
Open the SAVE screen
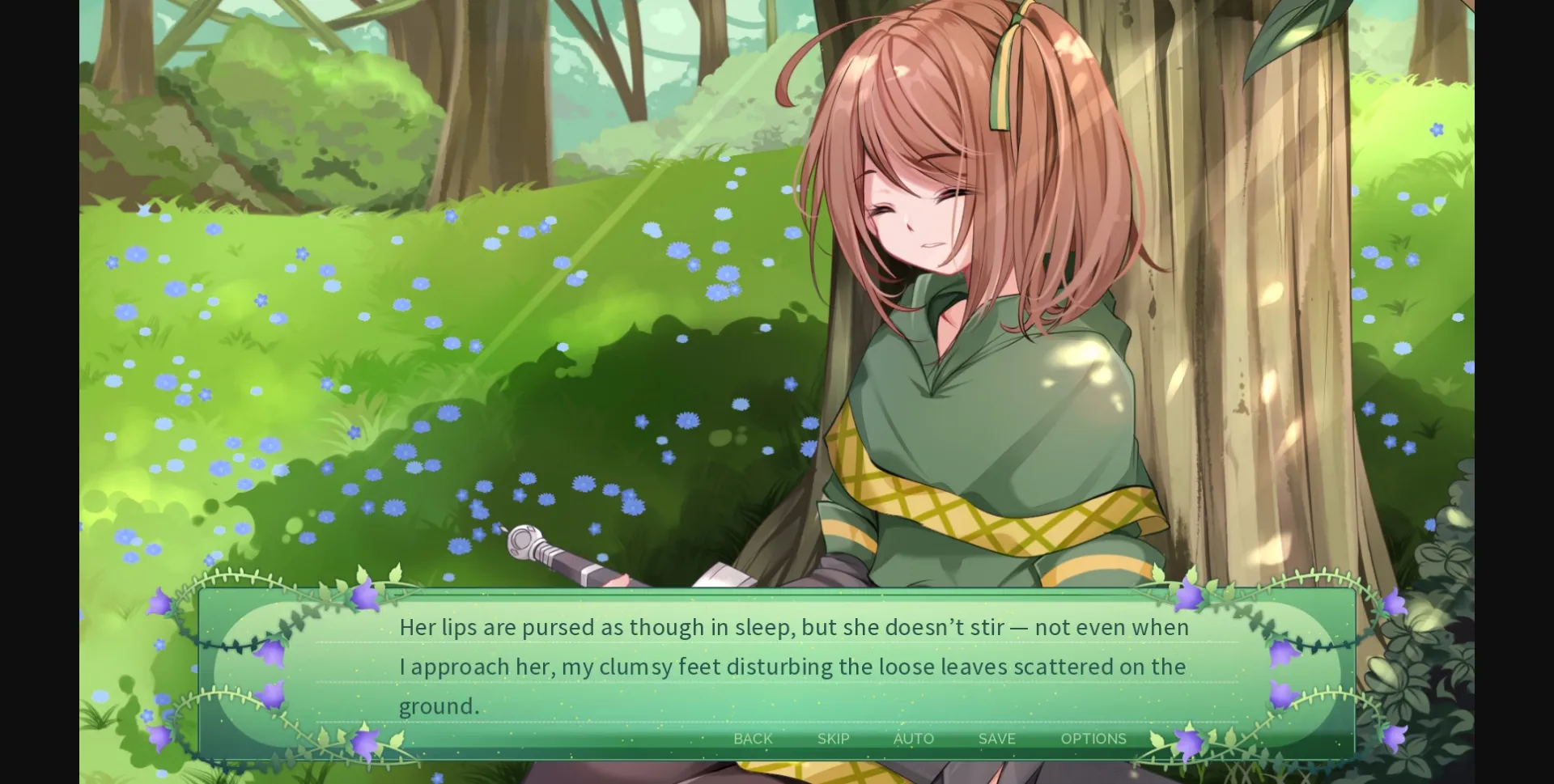pos(996,738)
